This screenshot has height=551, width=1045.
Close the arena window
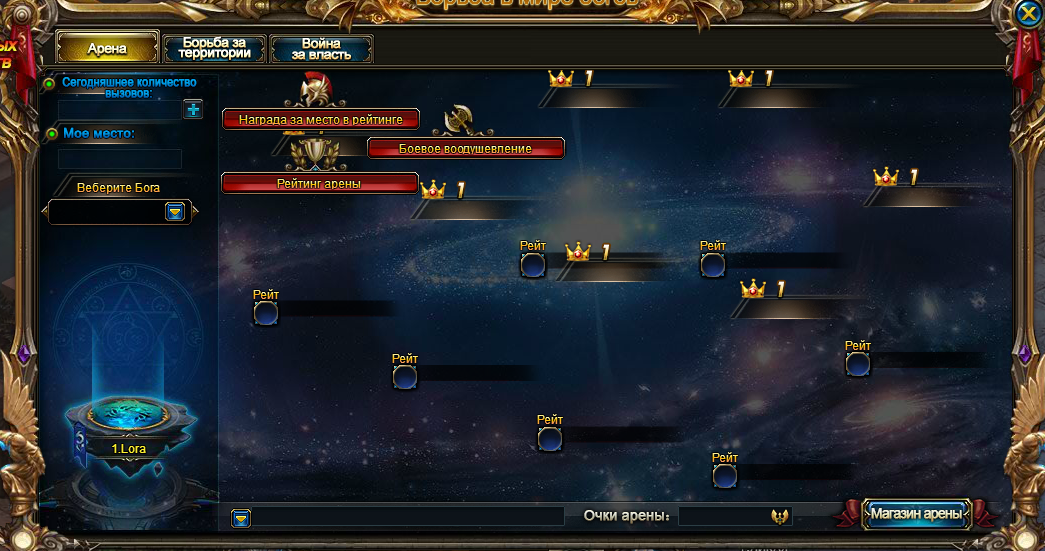pyautogui.click(x=1027, y=14)
